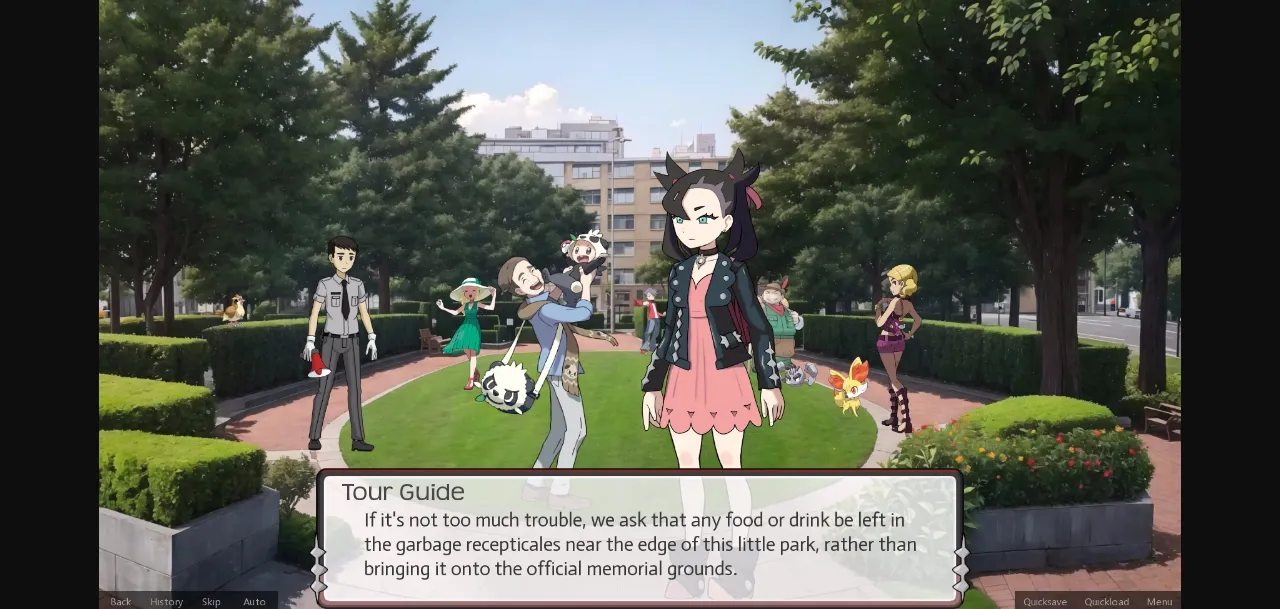The image size is (1280, 609).
Task: Quicksave the current game
Action: coord(1044,601)
